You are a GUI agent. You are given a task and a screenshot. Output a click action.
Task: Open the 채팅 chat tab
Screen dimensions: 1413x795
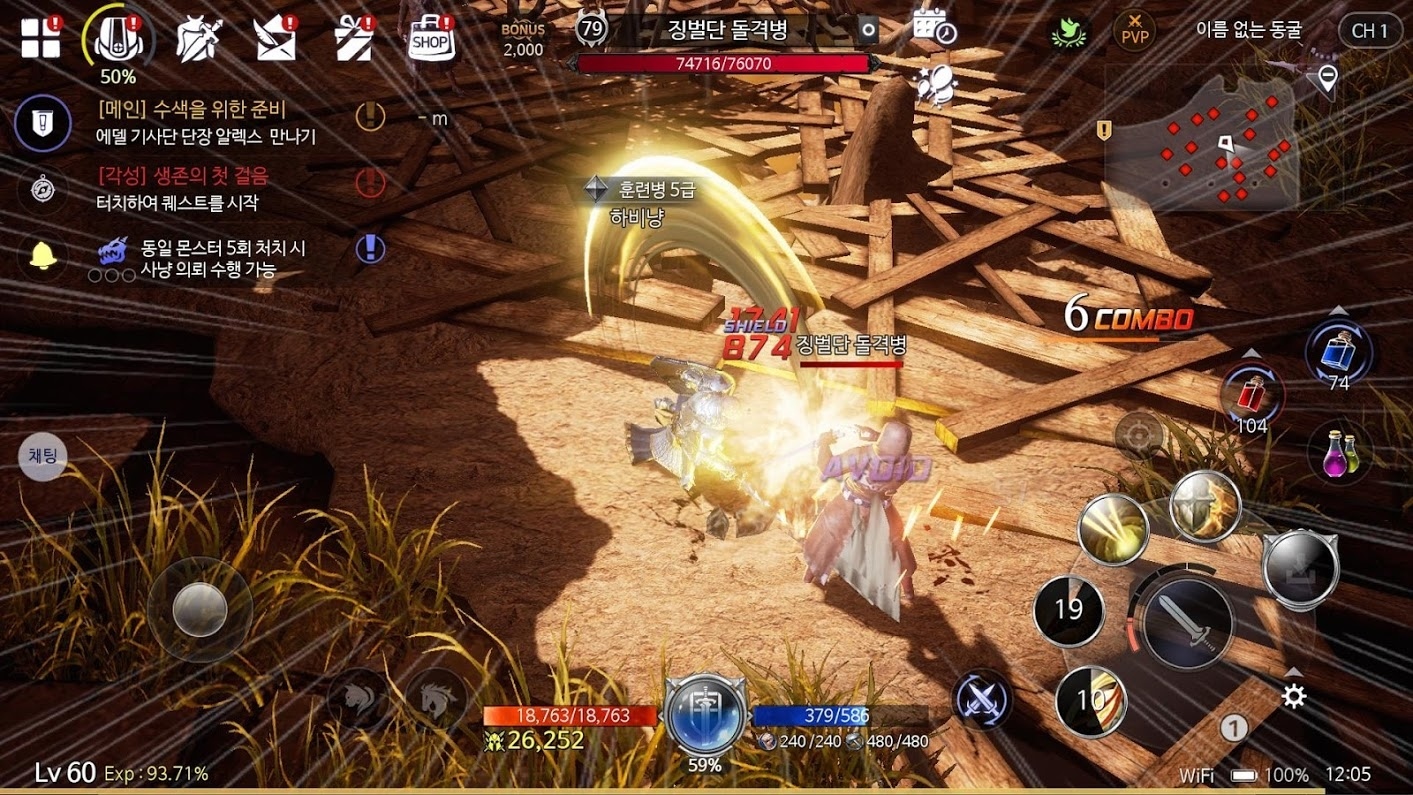[x=42, y=456]
